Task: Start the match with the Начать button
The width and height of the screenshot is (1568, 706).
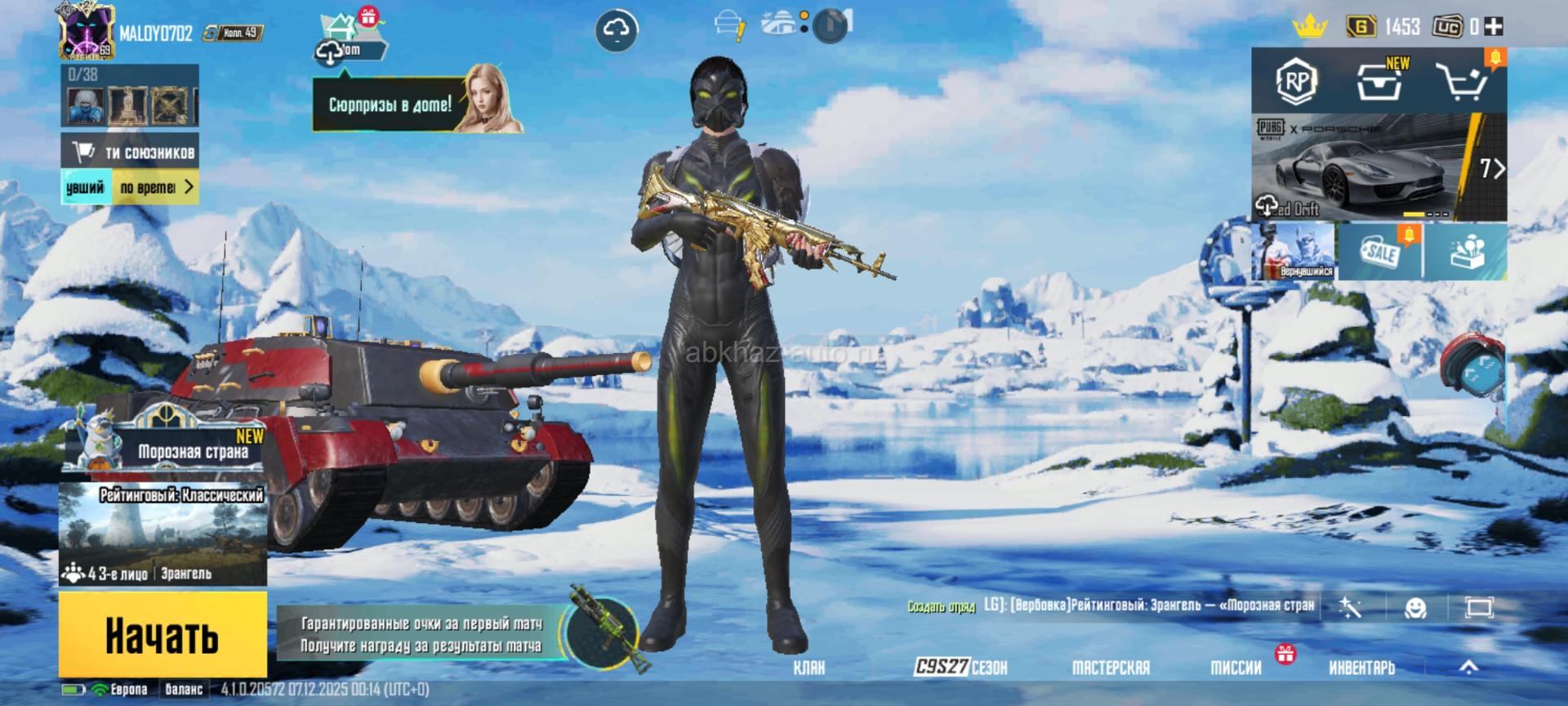Action: click(x=163, y=635)
